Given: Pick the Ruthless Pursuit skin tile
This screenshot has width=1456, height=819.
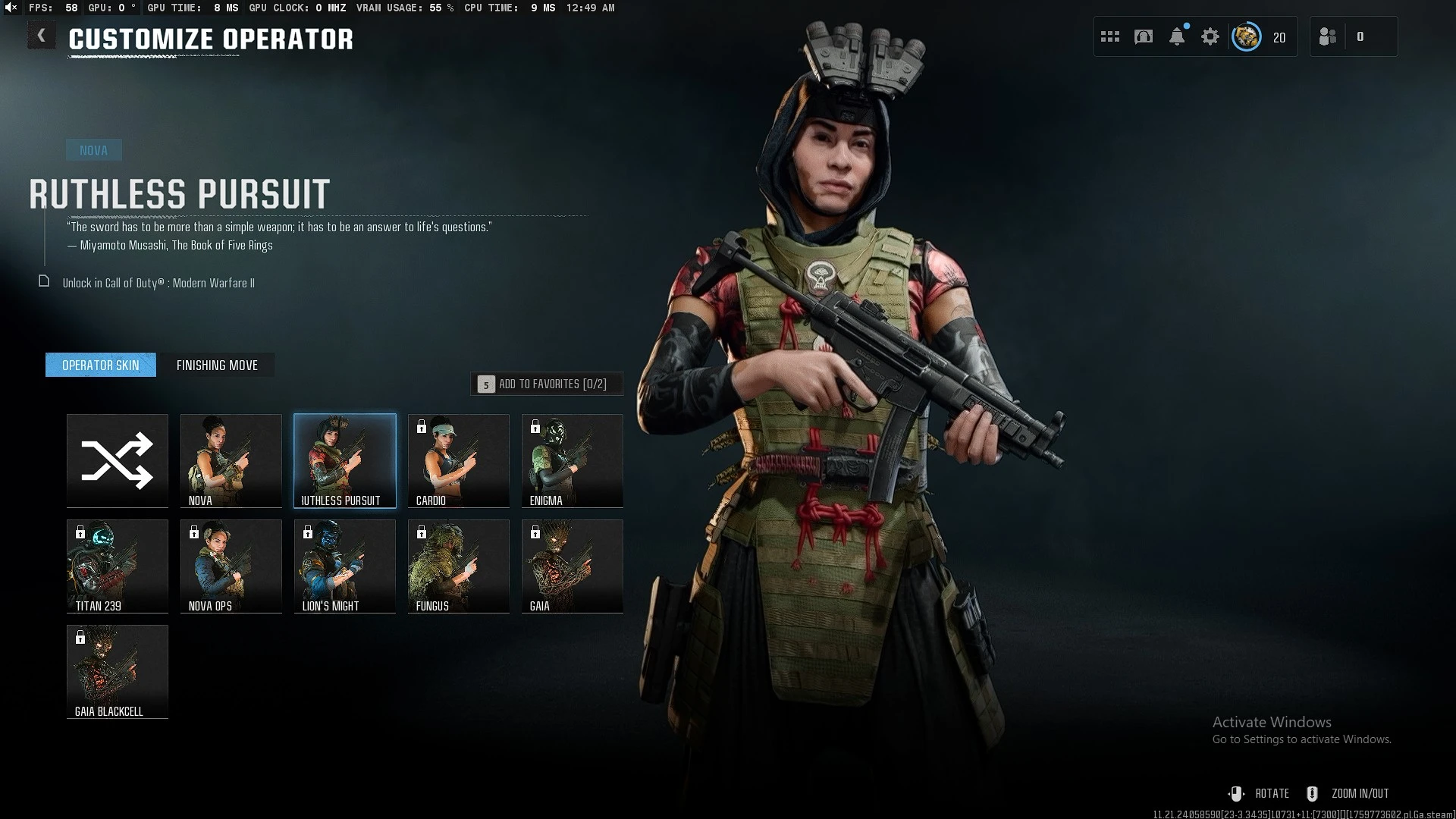Looking at the screenshot, I should tap(345, 460).
